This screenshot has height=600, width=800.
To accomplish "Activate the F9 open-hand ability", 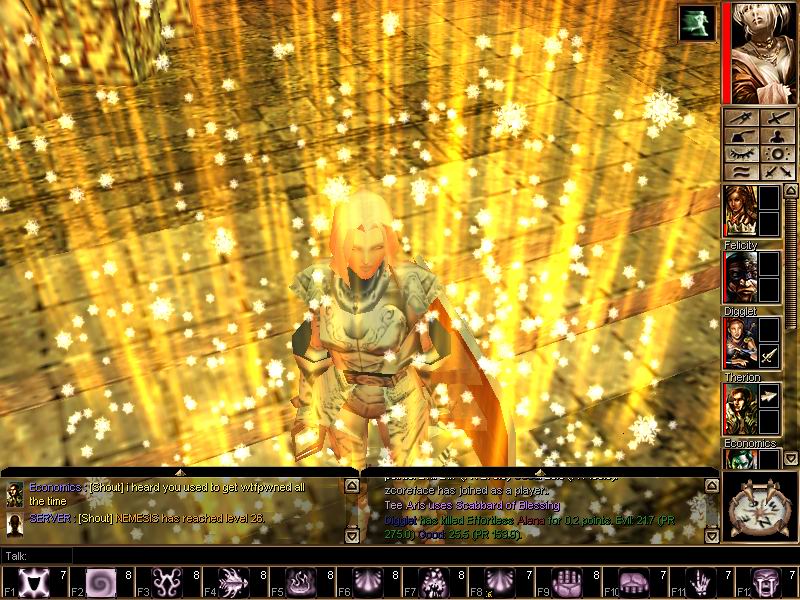I will [568, 582].
